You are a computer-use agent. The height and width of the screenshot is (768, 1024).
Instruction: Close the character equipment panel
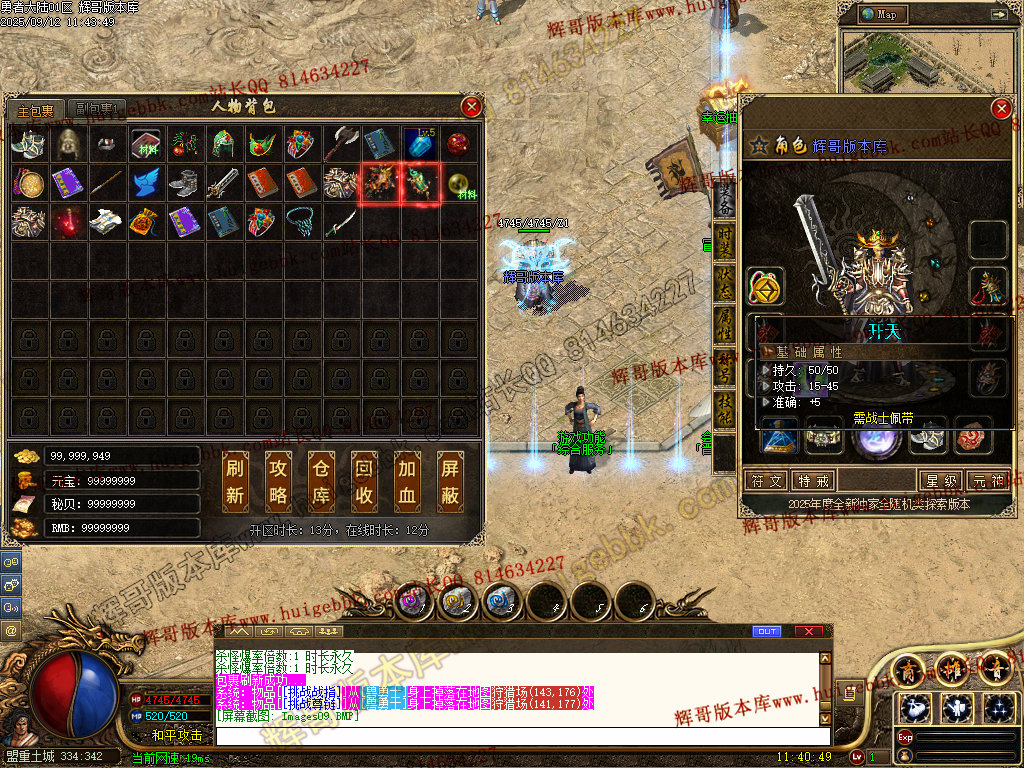[x=1000, y=109]
